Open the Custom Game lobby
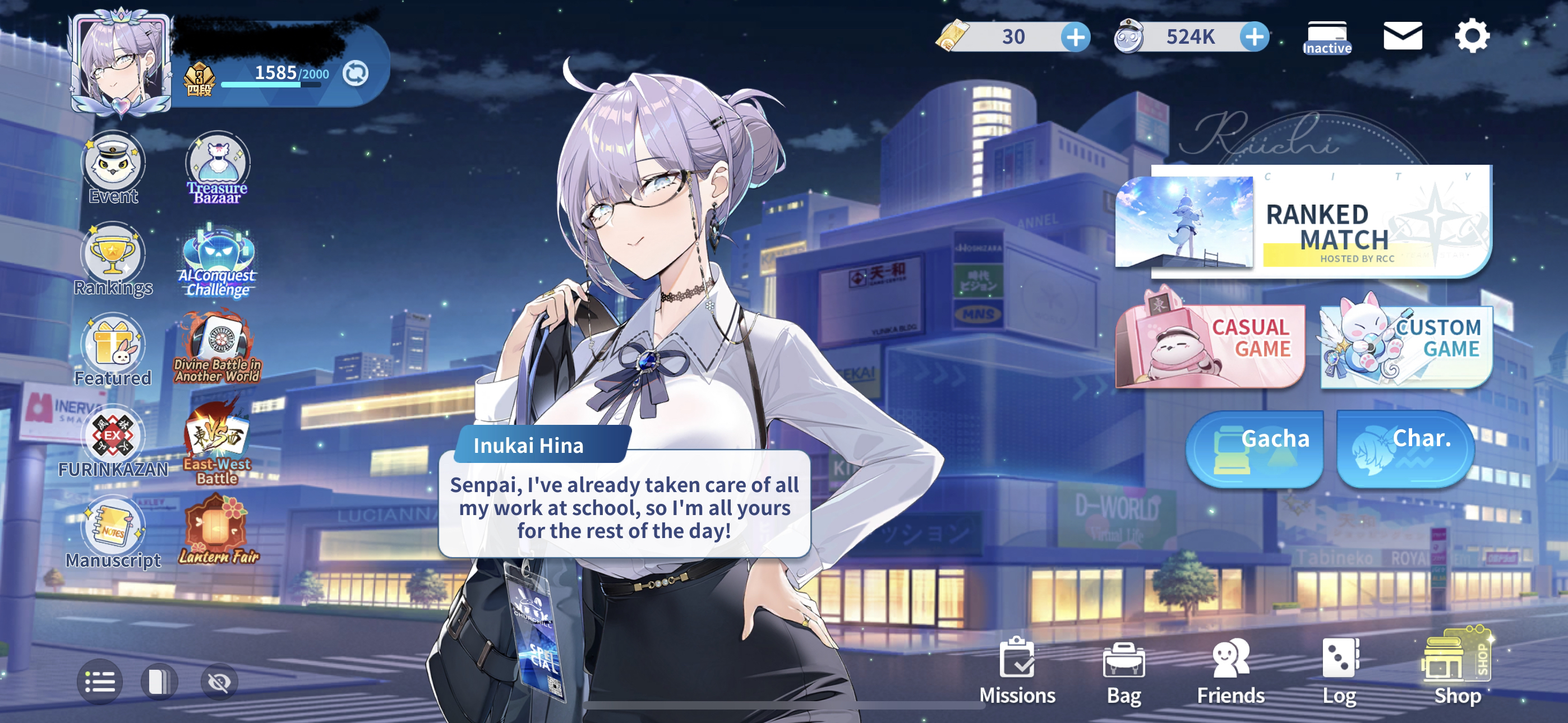This screenshot has width=1568, height=723. tap(1406, 346)
